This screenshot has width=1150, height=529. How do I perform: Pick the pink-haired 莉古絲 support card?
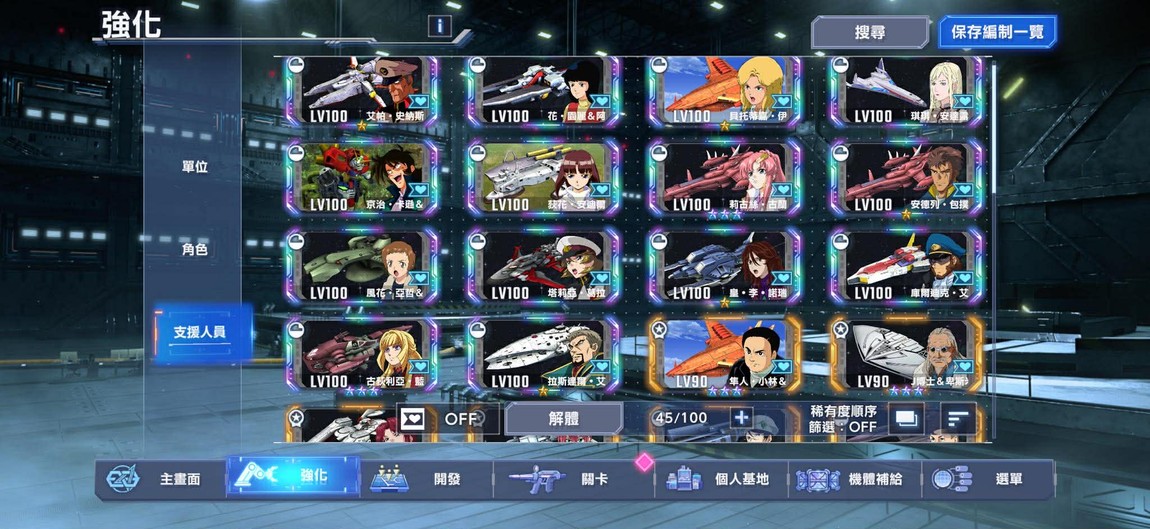(x=724, y=178)
